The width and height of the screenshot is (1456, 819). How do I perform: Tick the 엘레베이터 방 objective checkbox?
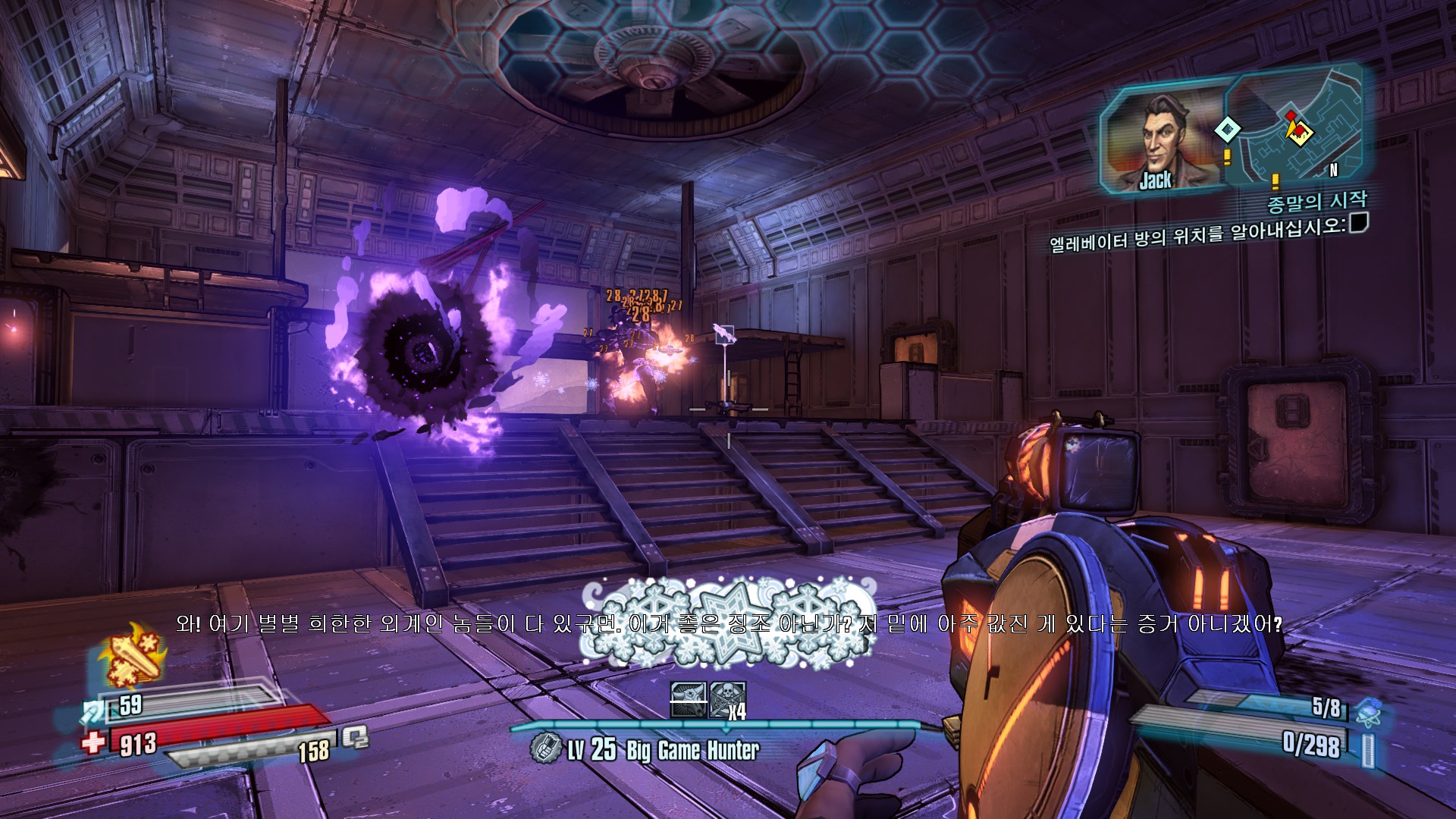point(1358,223)
